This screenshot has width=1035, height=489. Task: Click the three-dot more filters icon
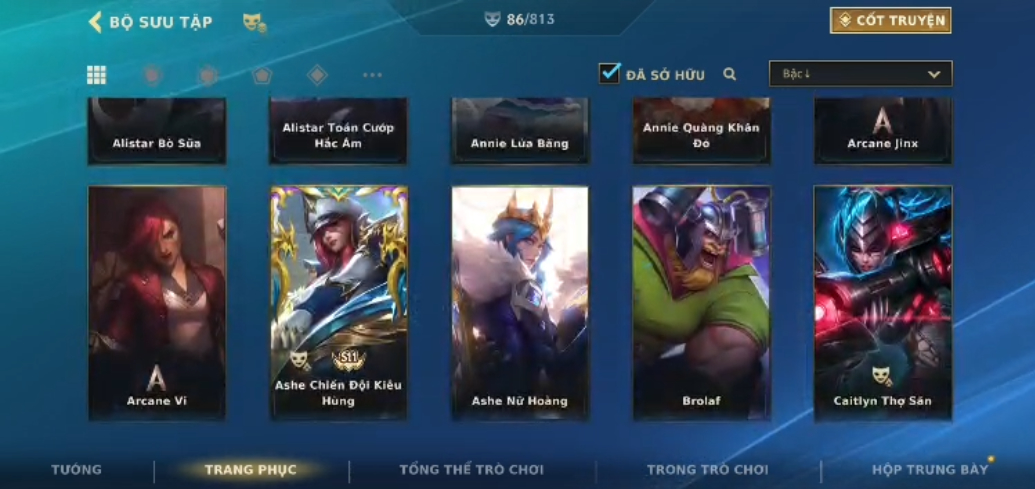(x=372, y=75)
